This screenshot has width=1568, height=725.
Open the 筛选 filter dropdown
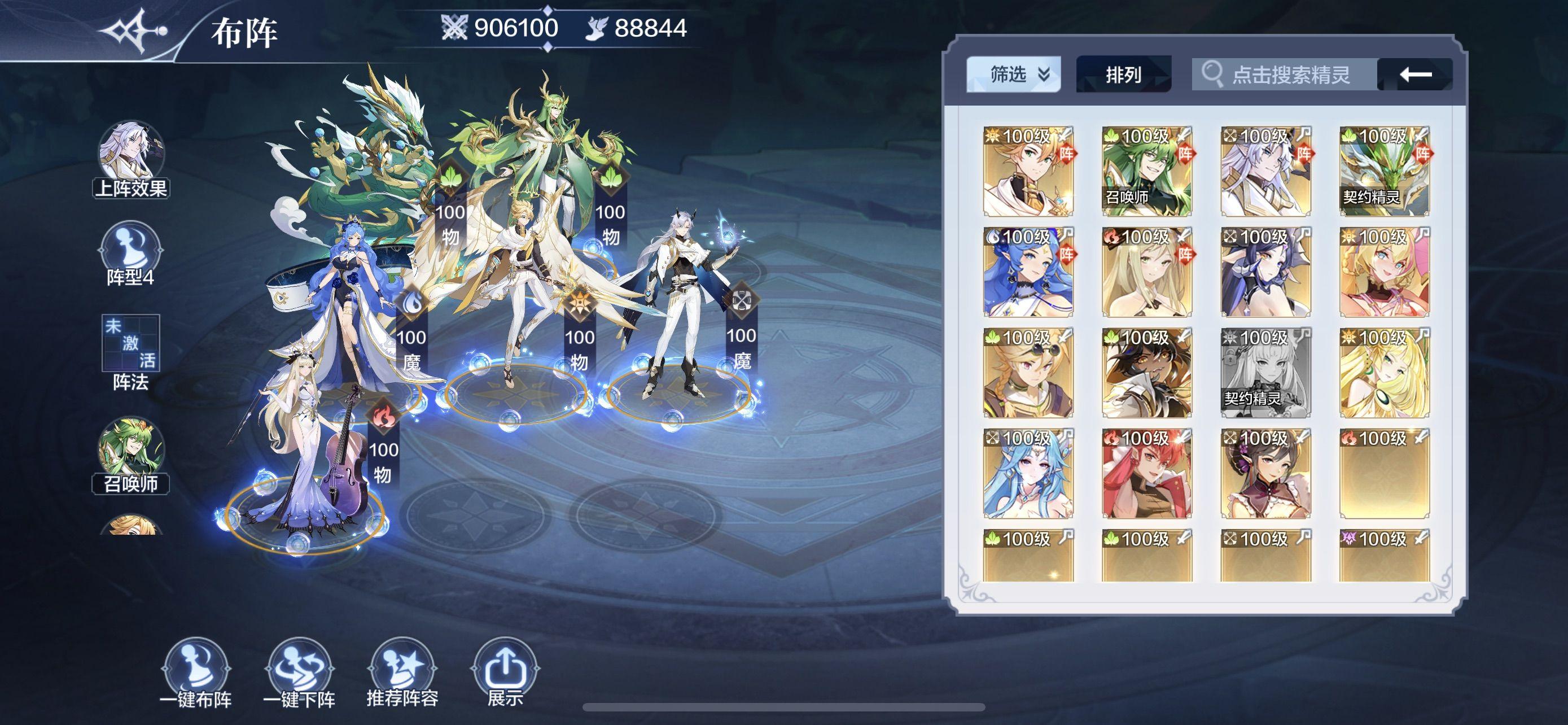(1014, 75)
